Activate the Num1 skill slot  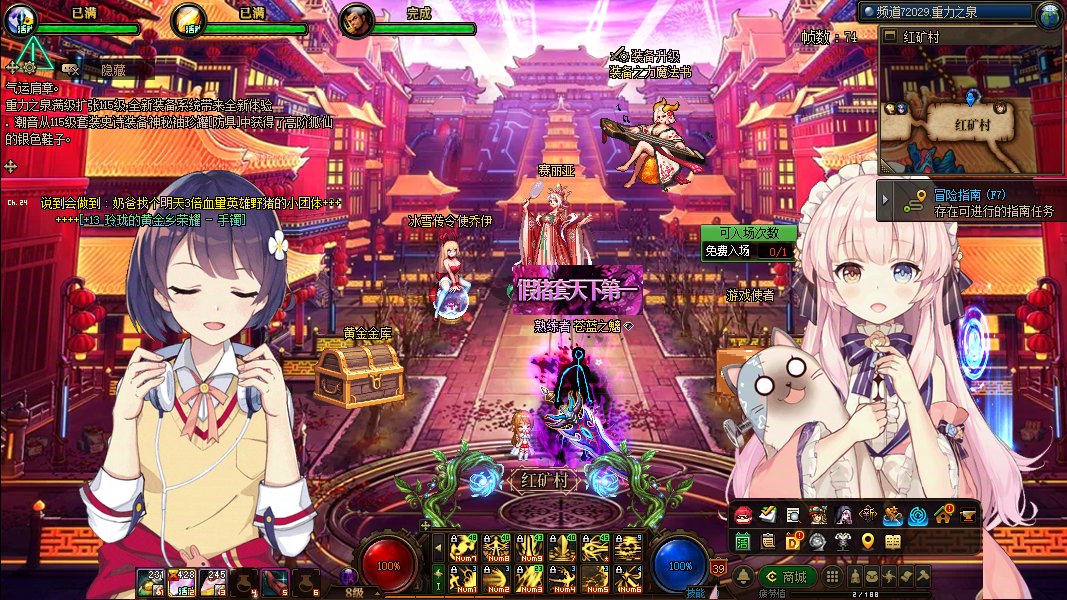[x=463, y=577]
